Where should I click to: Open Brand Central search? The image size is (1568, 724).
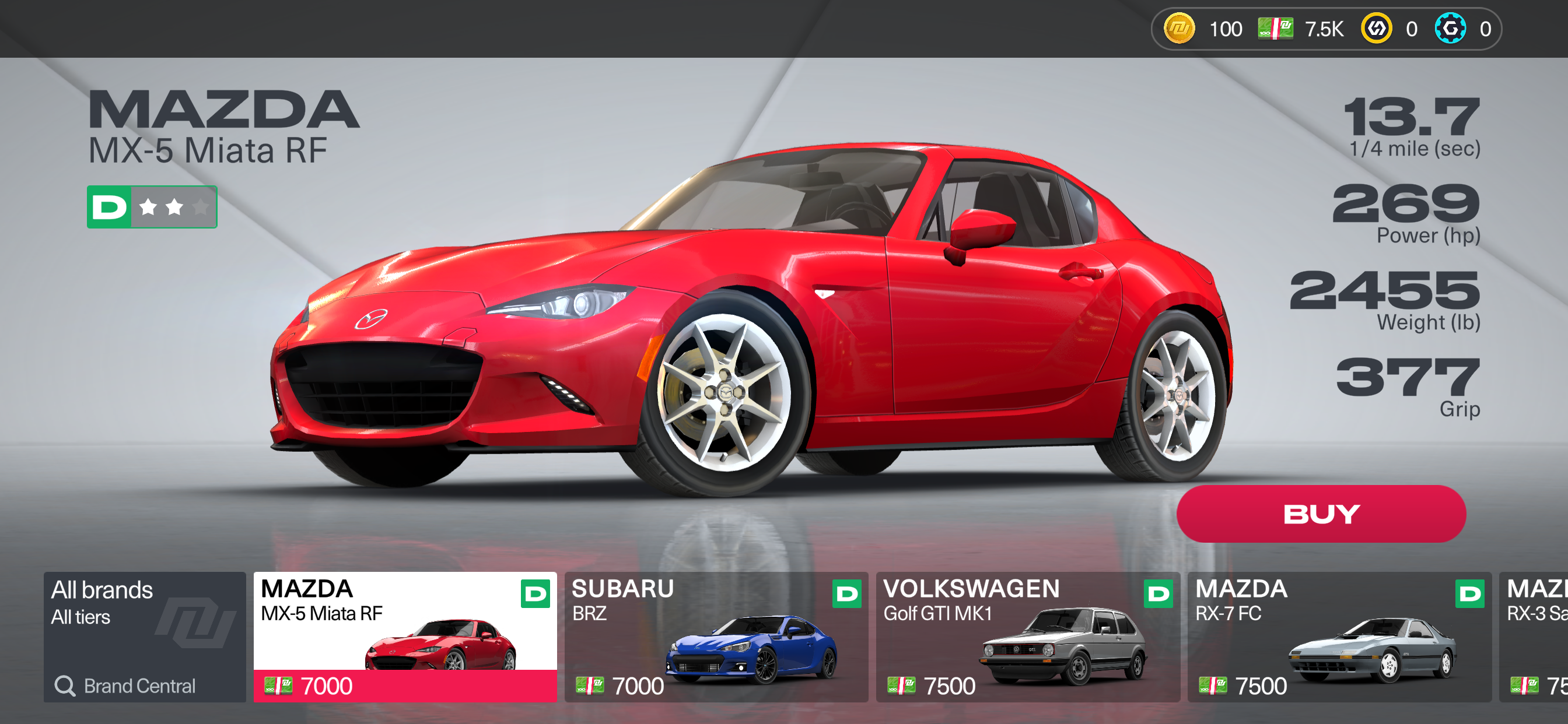point(126,686)
